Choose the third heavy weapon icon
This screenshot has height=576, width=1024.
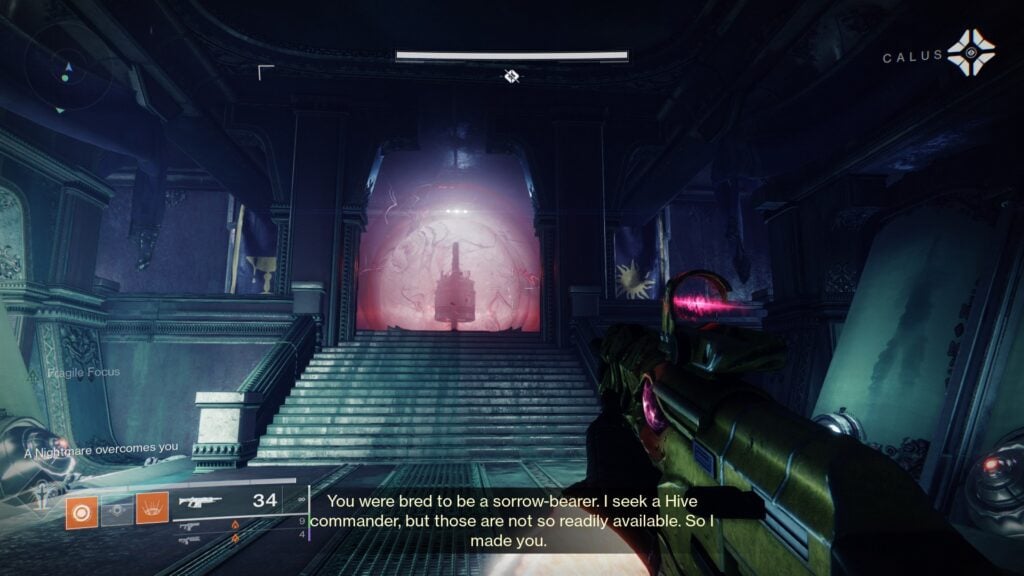coord(190,540)
